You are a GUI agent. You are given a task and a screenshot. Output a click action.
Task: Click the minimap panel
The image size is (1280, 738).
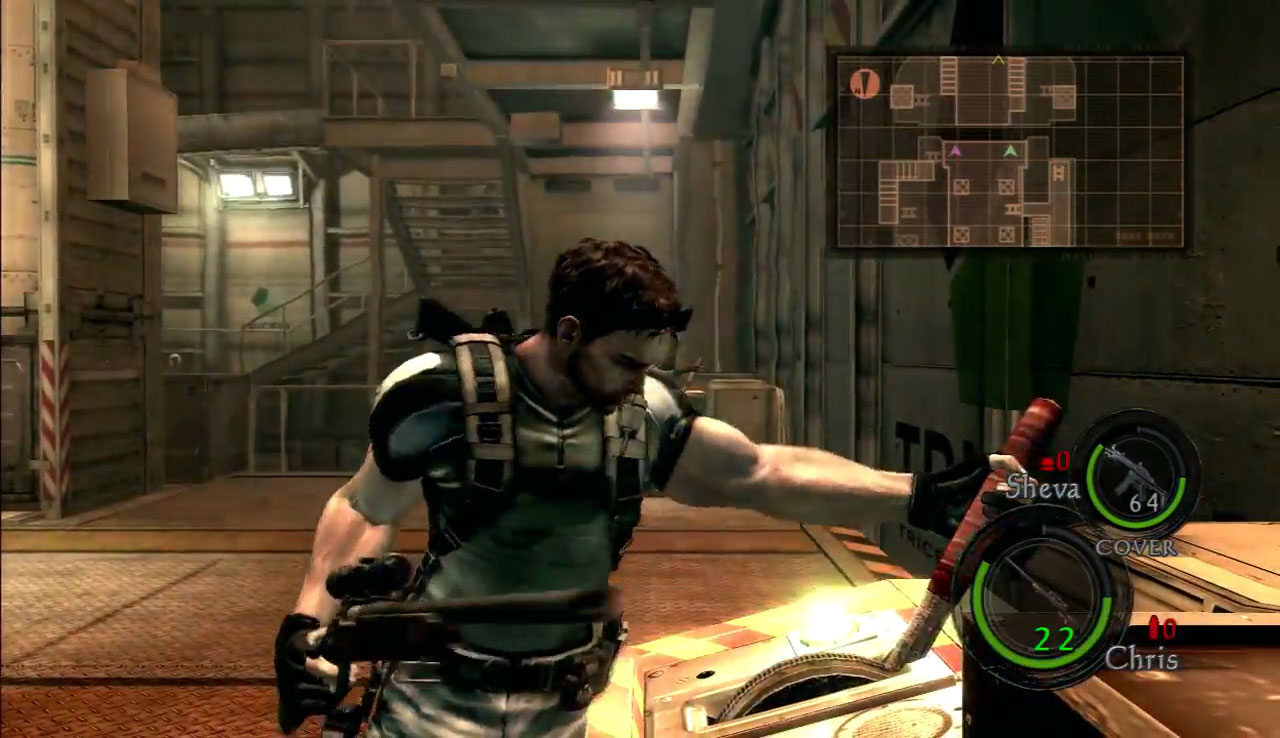(1010, 151)
